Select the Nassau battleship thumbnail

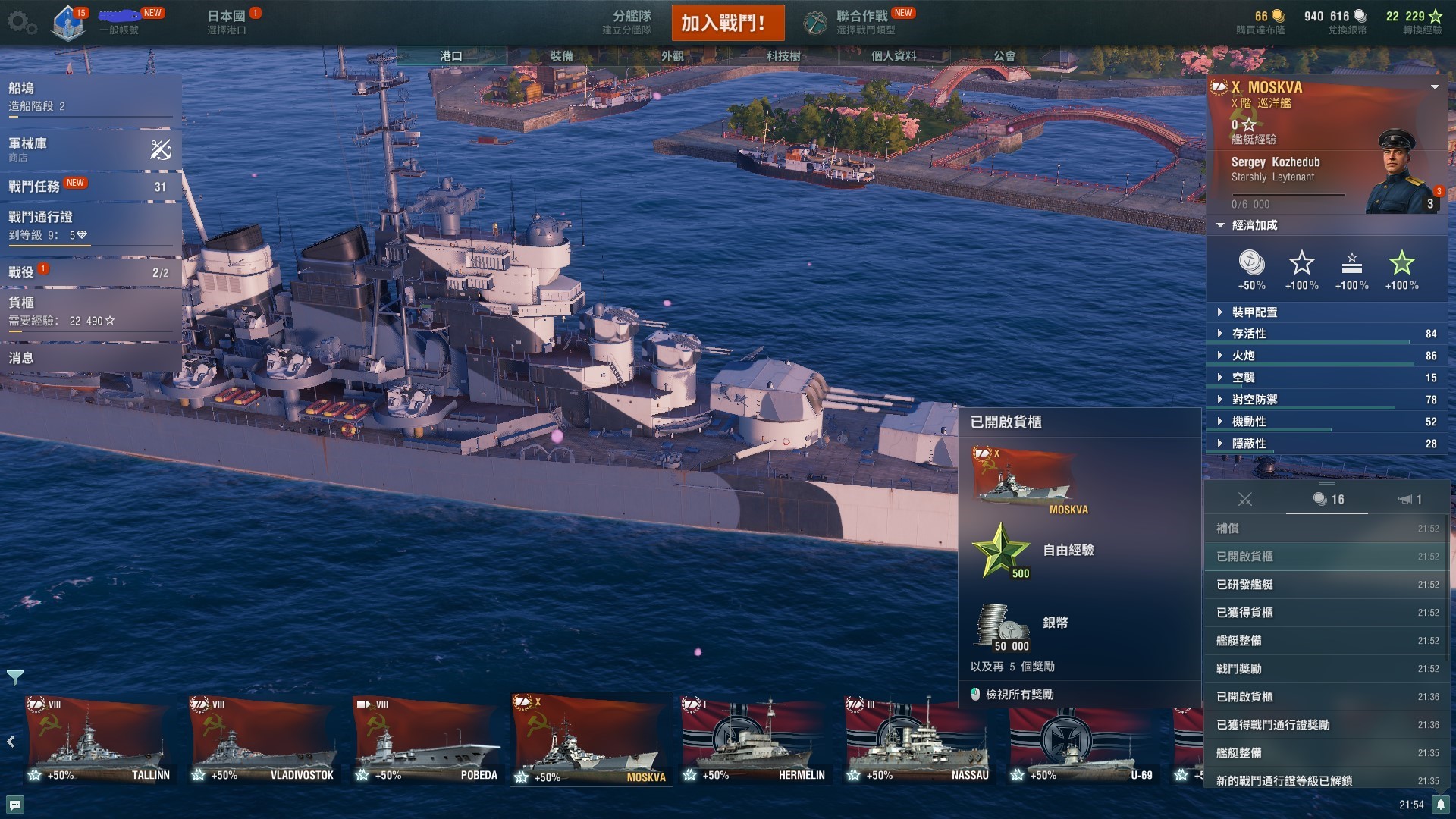pos(918,741)
